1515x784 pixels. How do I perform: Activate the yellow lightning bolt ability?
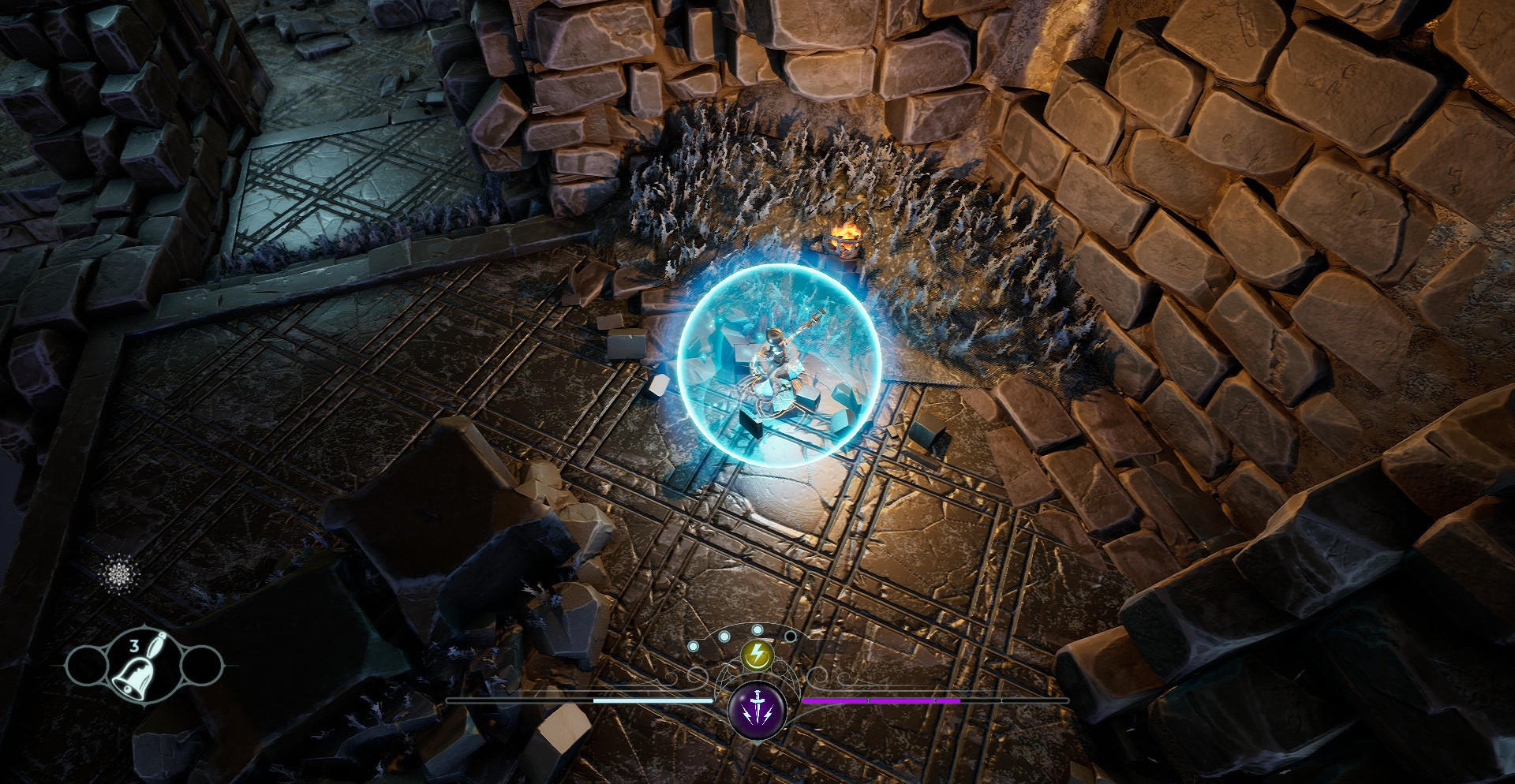click(757, 654)
